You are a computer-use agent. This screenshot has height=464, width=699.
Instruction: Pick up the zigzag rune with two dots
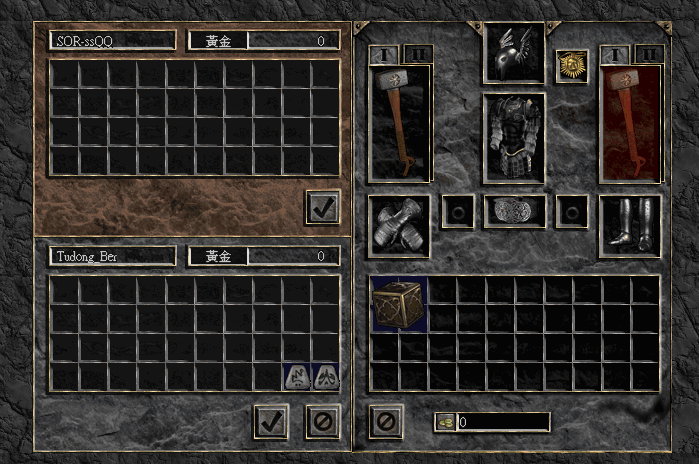point(297,377)
